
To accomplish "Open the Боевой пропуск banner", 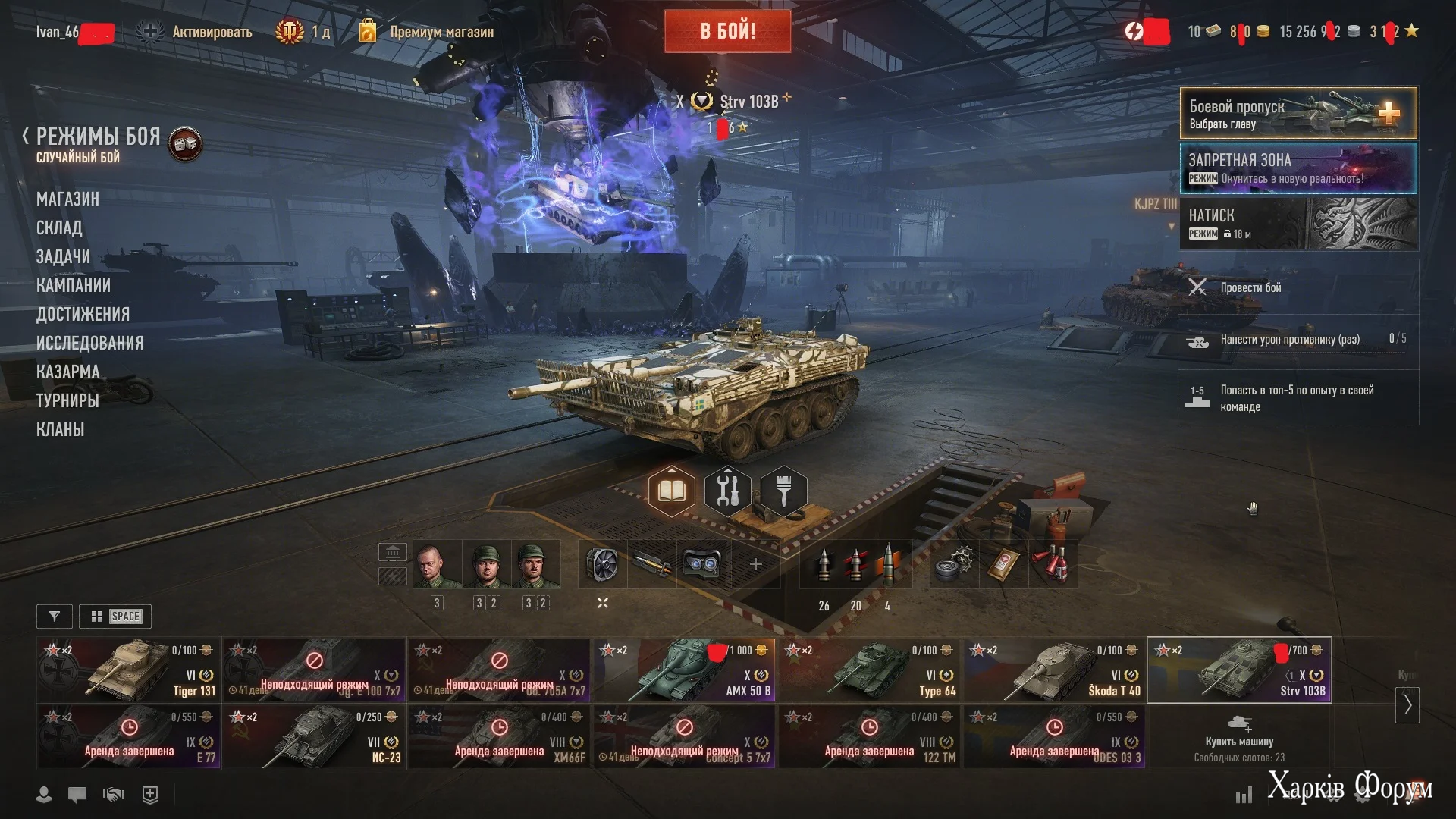I will (x=1298, y=114).
